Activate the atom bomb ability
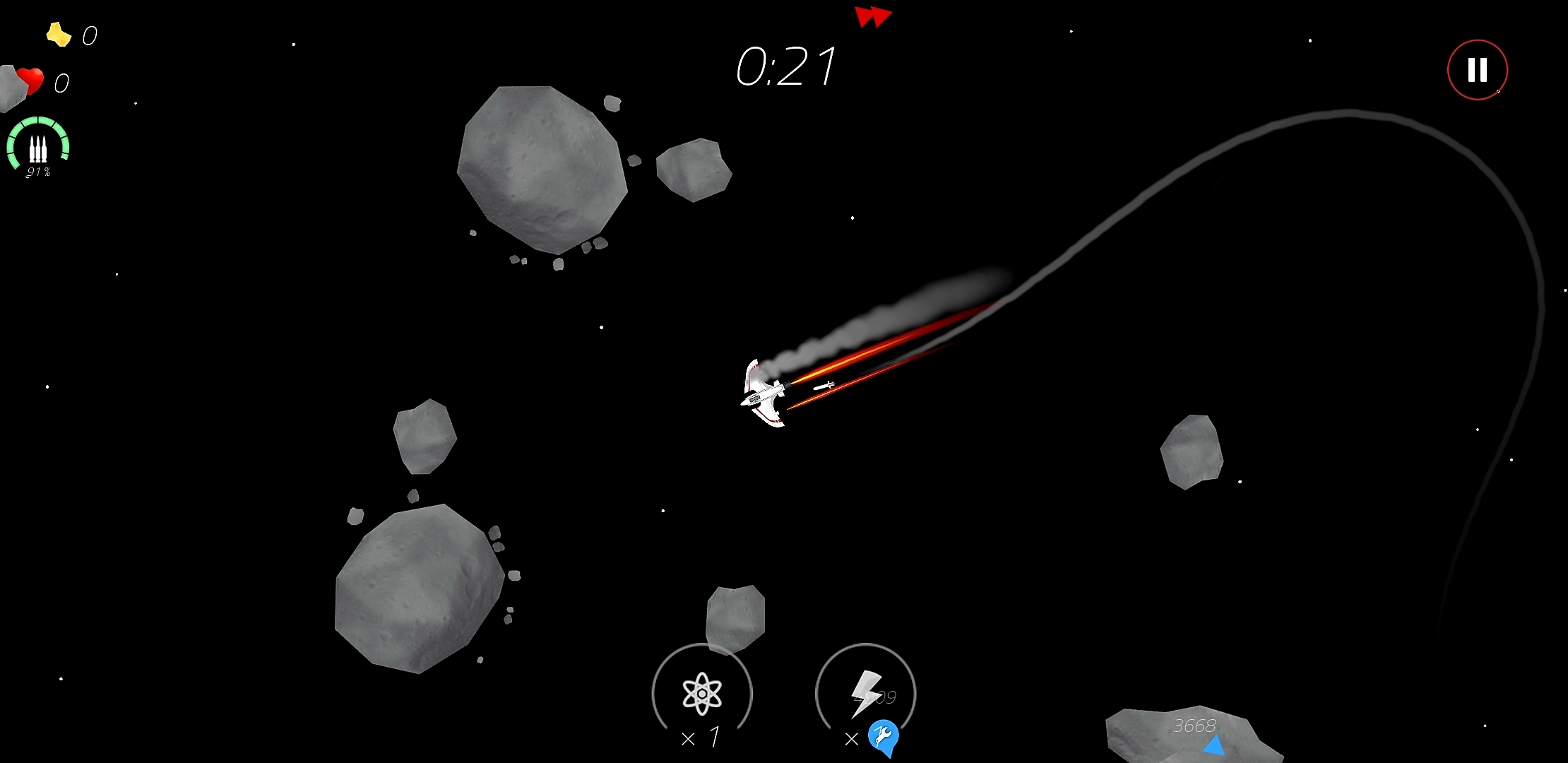The height and width of the screenshot is (763, 1568). tap(702, 692)
